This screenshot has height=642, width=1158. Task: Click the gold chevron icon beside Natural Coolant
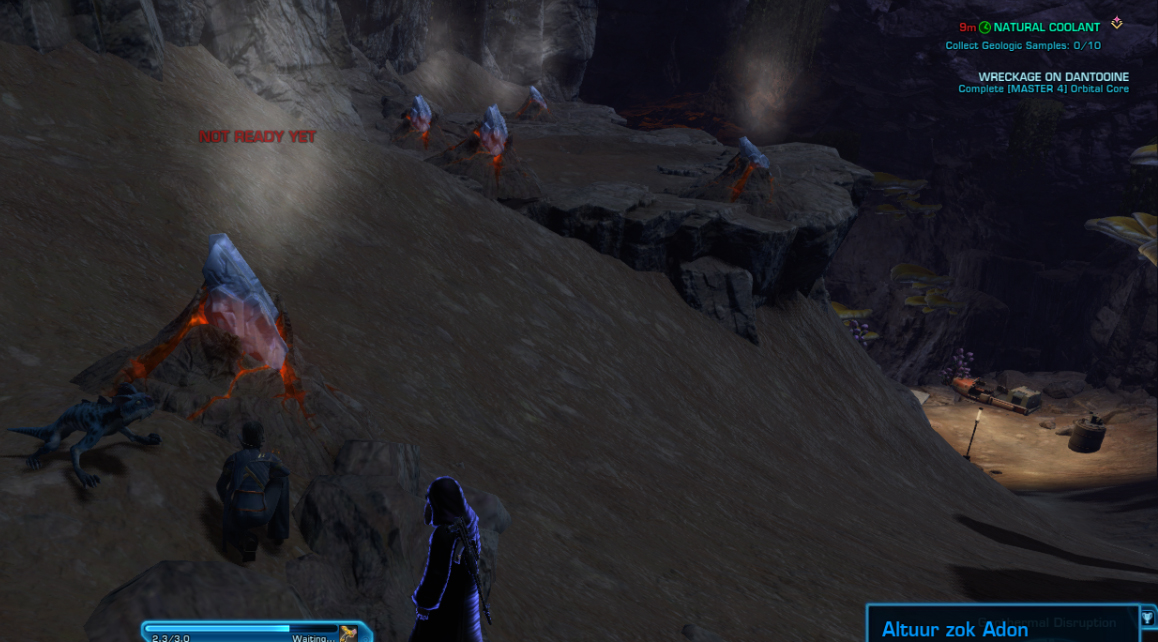1117,24
